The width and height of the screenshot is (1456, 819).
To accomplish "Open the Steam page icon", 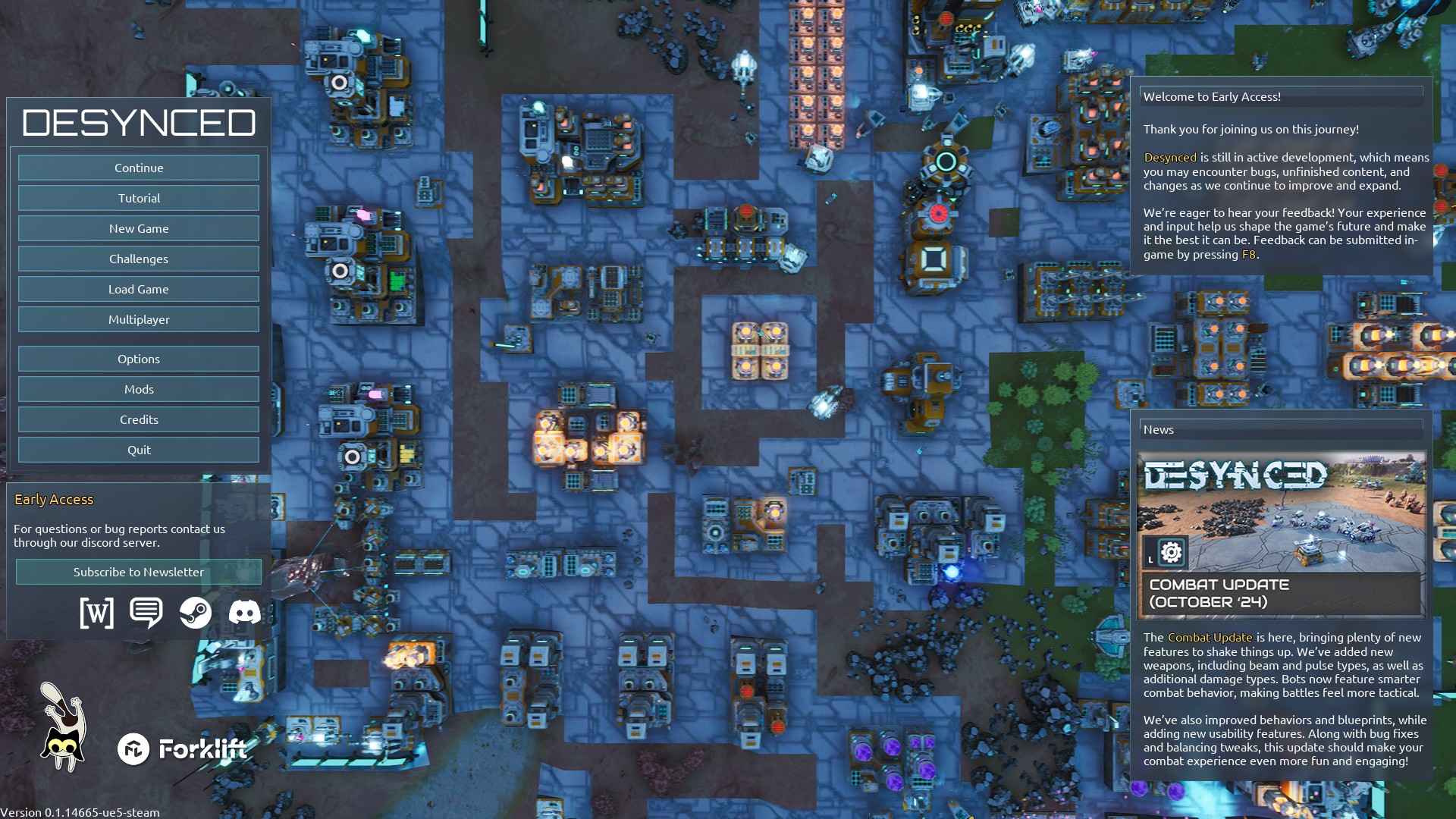I will [x=196, y=612].
